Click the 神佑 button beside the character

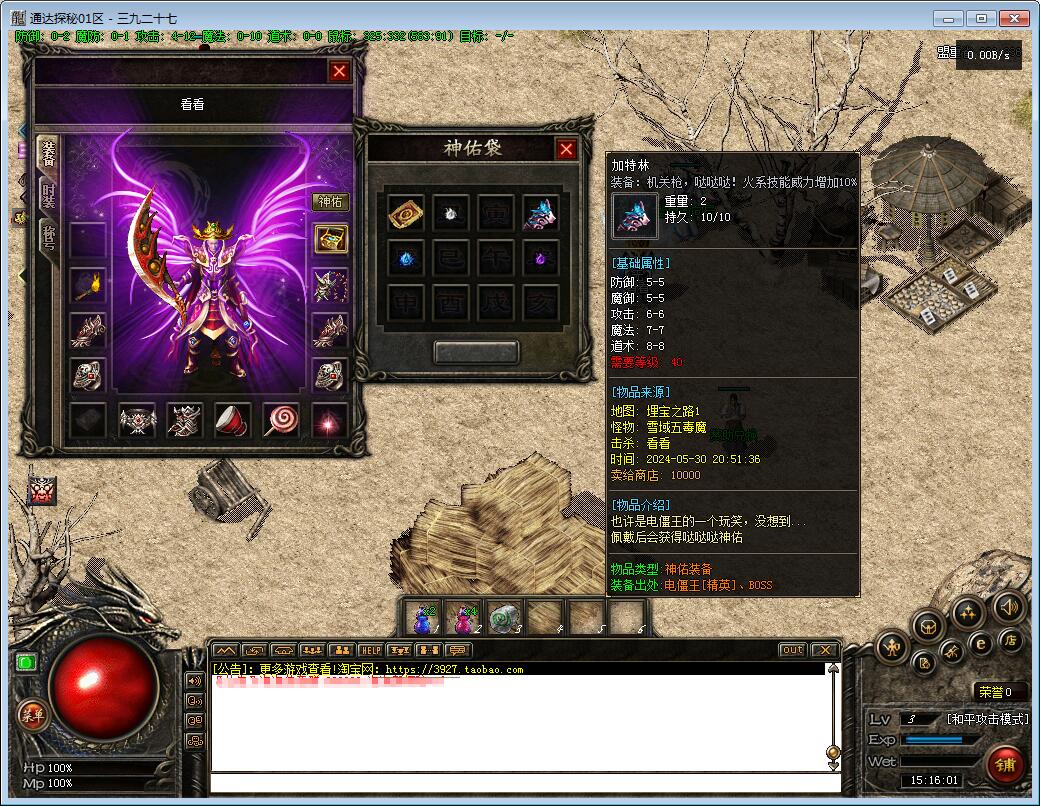tap(331, 201)
